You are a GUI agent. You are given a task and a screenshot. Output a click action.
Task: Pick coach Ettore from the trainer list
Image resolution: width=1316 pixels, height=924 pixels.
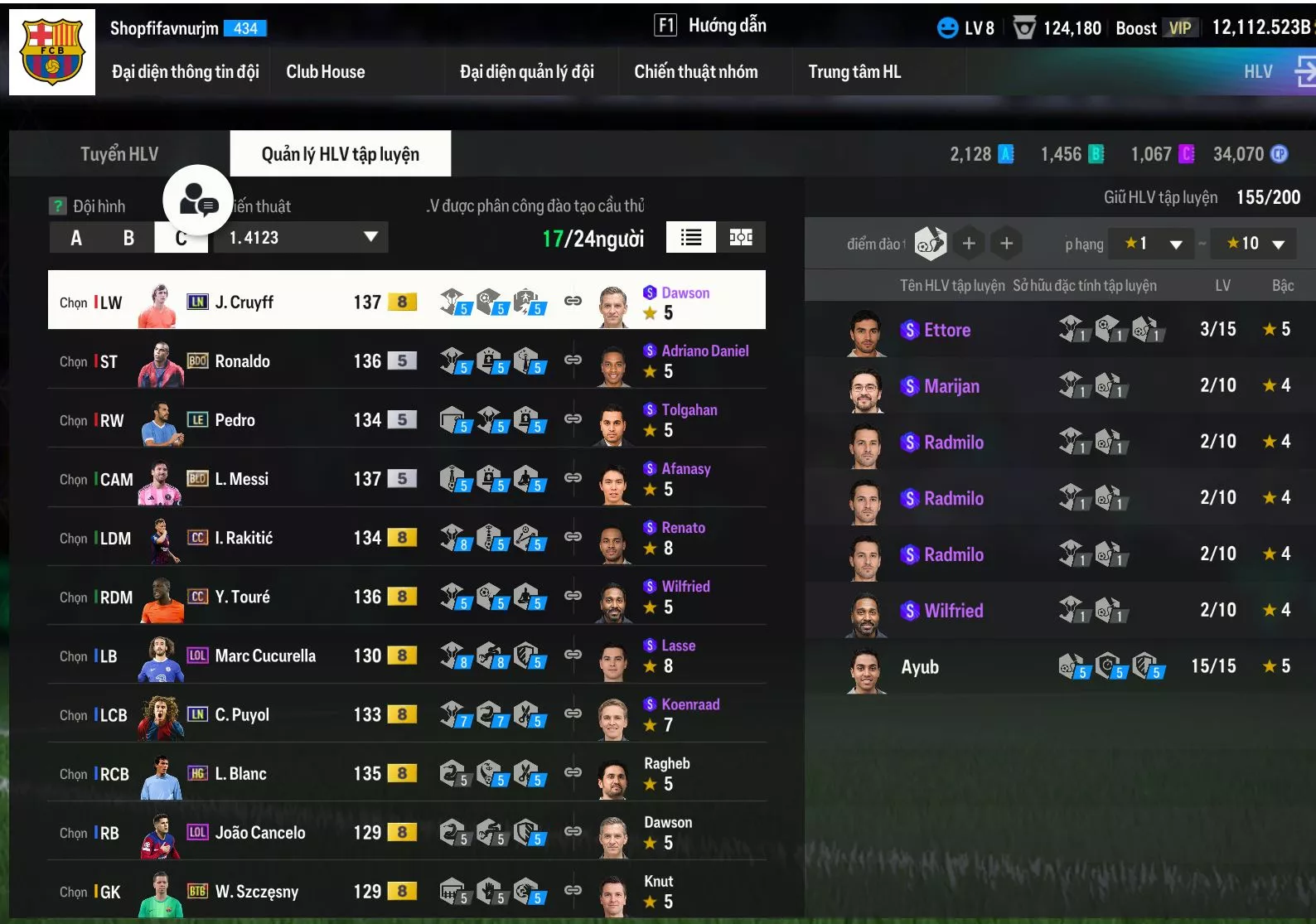pyautogui.click(x=947, y=330)
